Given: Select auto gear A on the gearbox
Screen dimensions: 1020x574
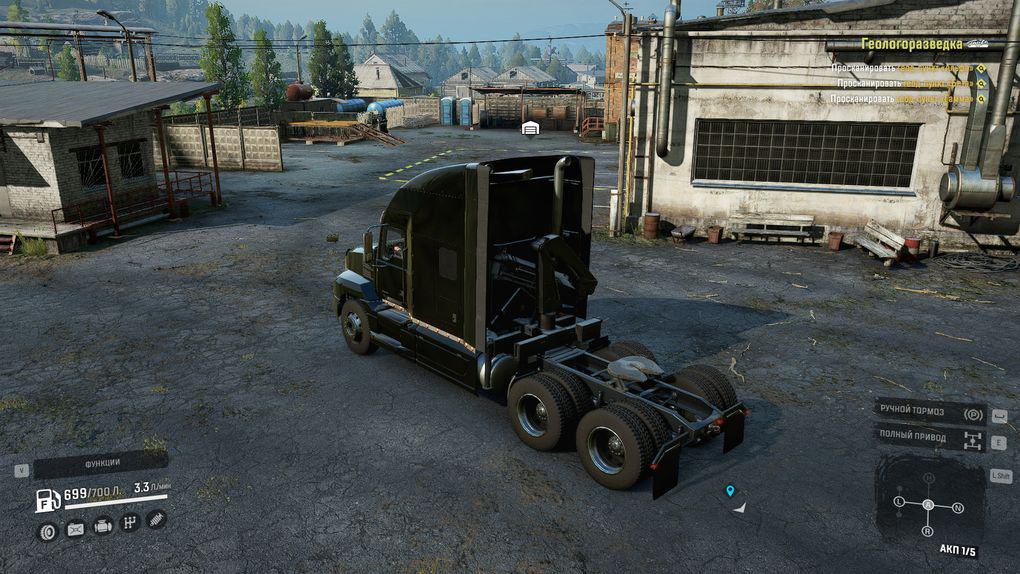Looking at the screenshot, I should click(x=928, y=505).
